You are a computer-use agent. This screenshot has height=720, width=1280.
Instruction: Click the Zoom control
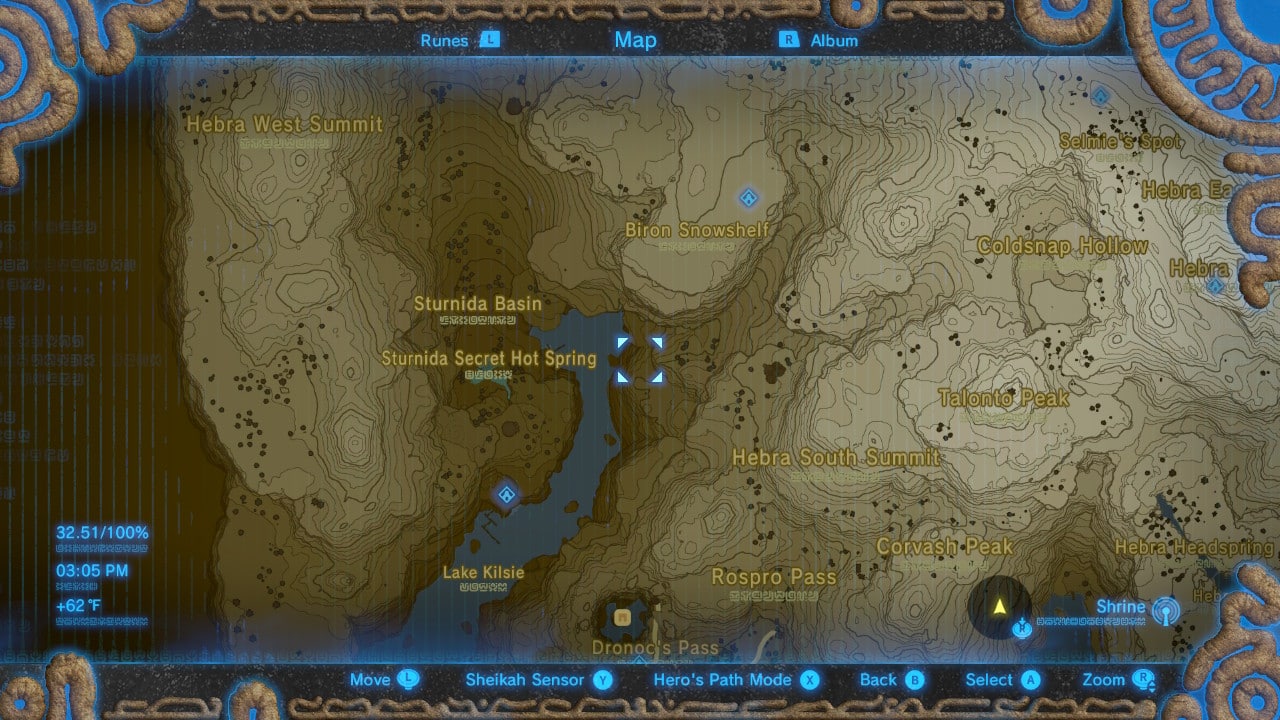1106,679
